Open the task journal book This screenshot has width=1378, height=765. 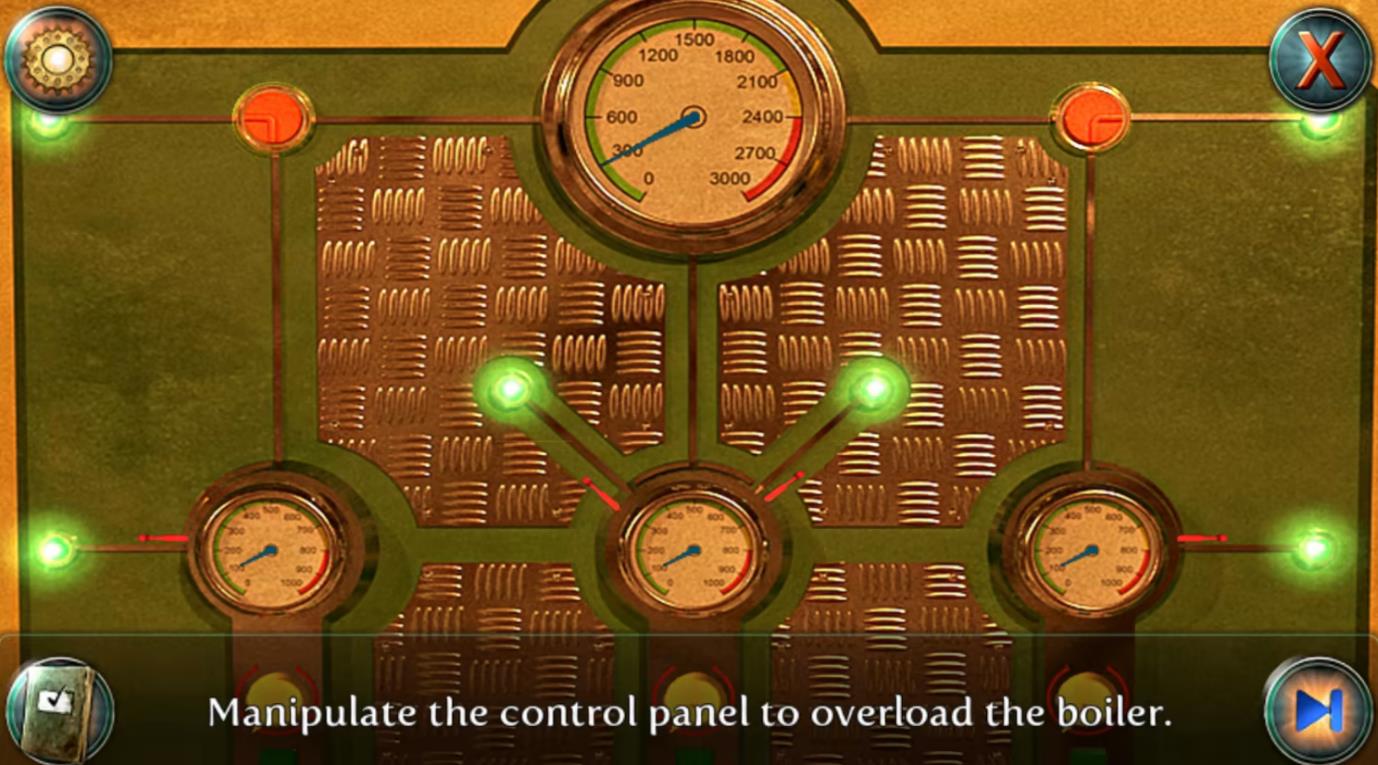(x=59, y=710)
